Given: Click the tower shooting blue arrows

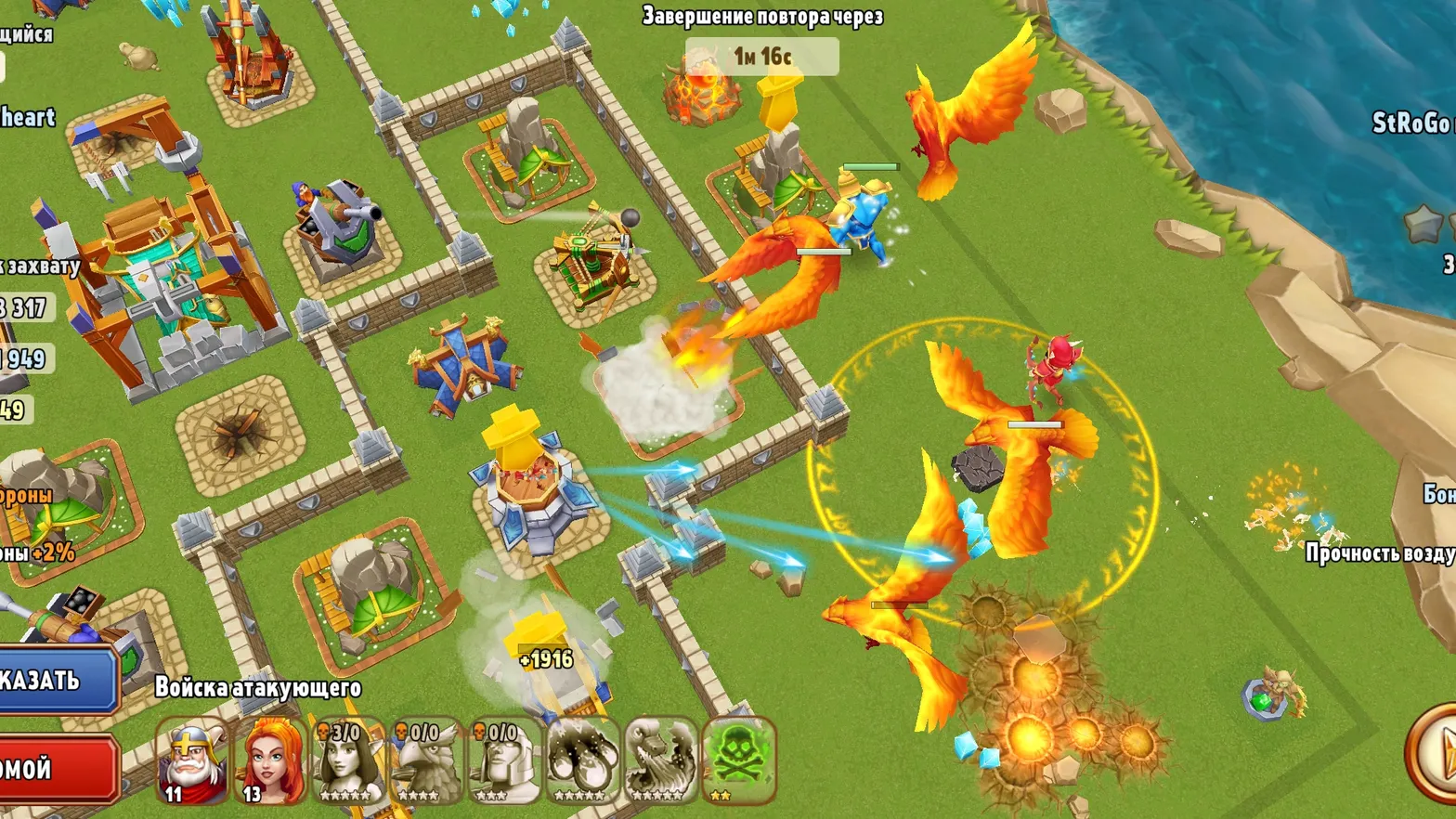Looking at the screenshot, I should [x=529, y=483].
